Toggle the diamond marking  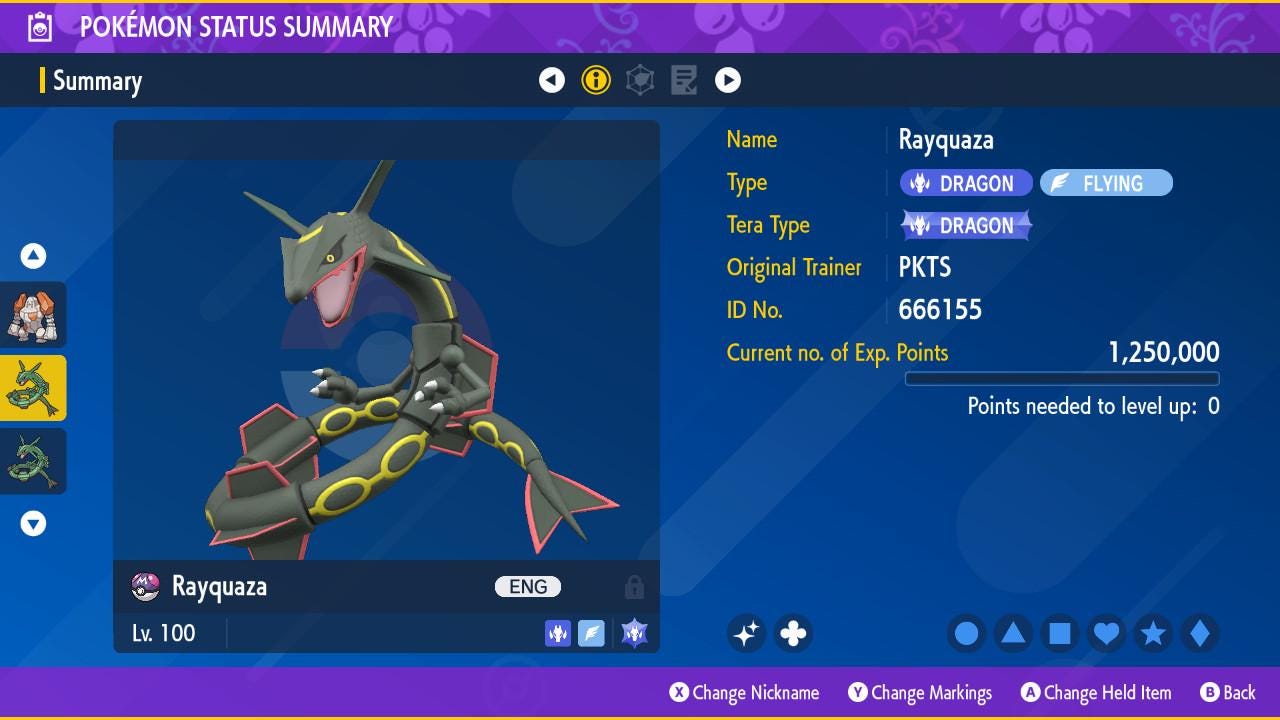click(1199, 633)
